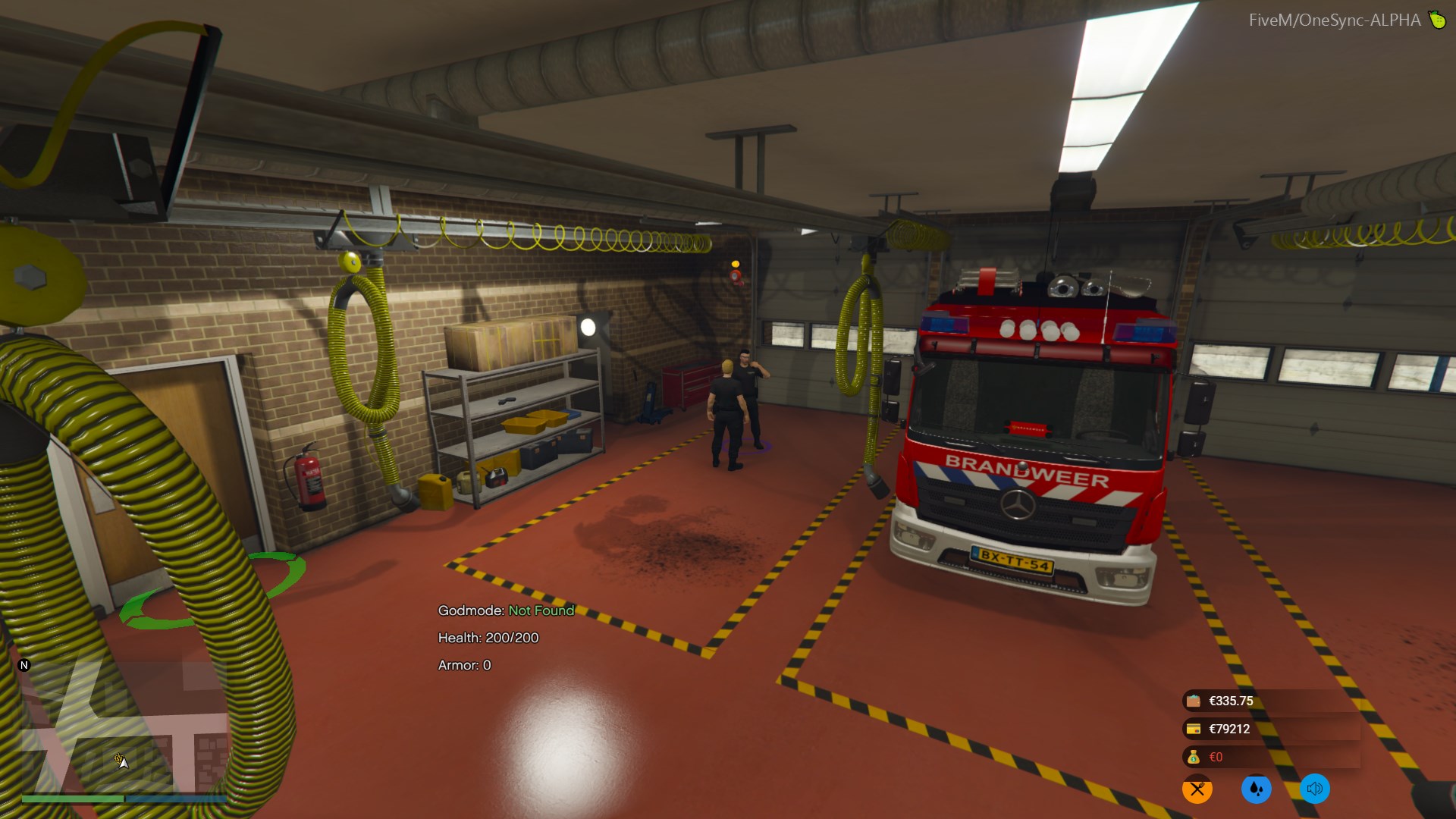Viewport: 1456px width, 819px height.
Task: Select the orange hunger status icon
Action: point(1197,789)
